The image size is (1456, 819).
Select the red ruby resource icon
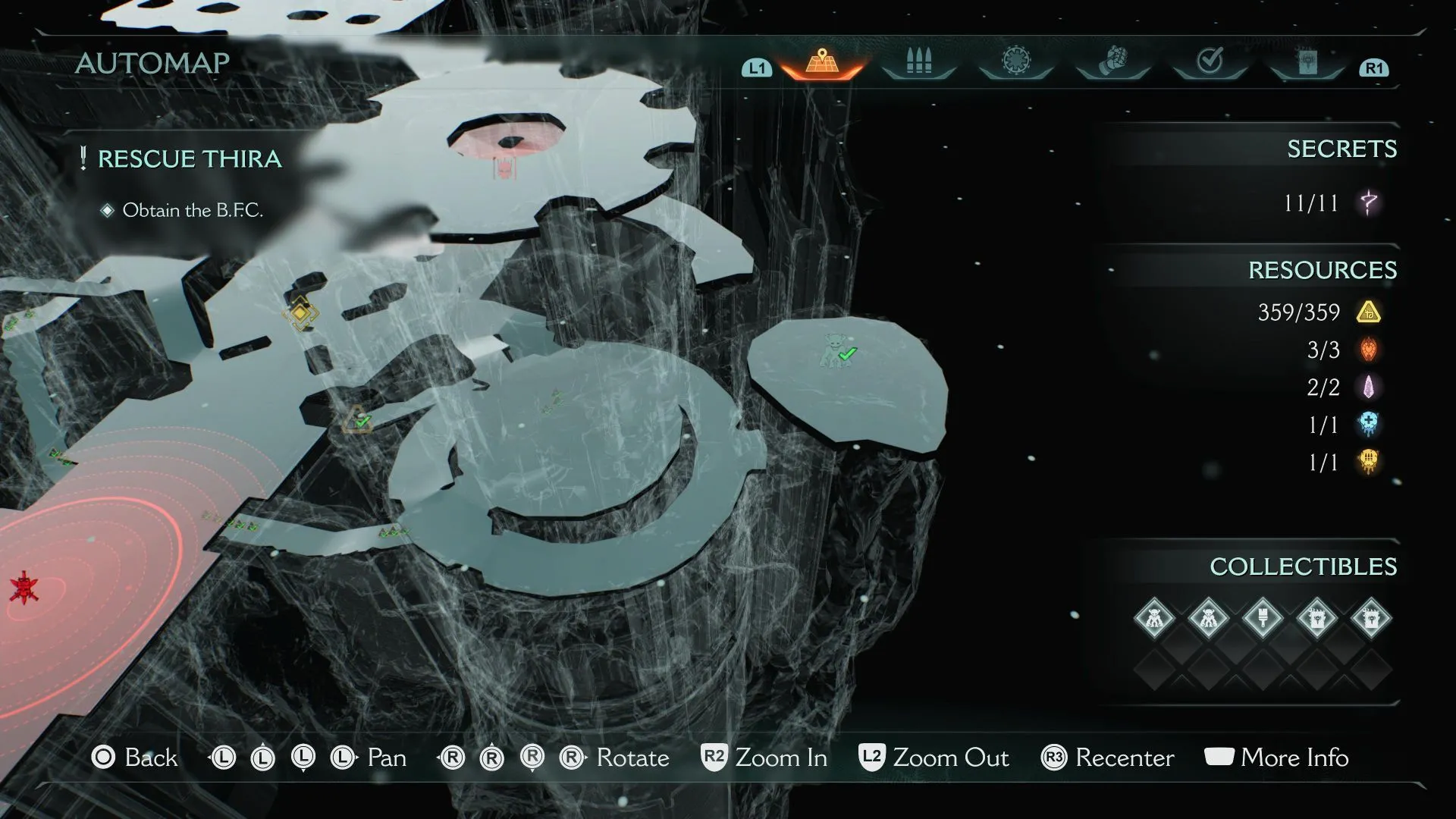click(1369, 350)
